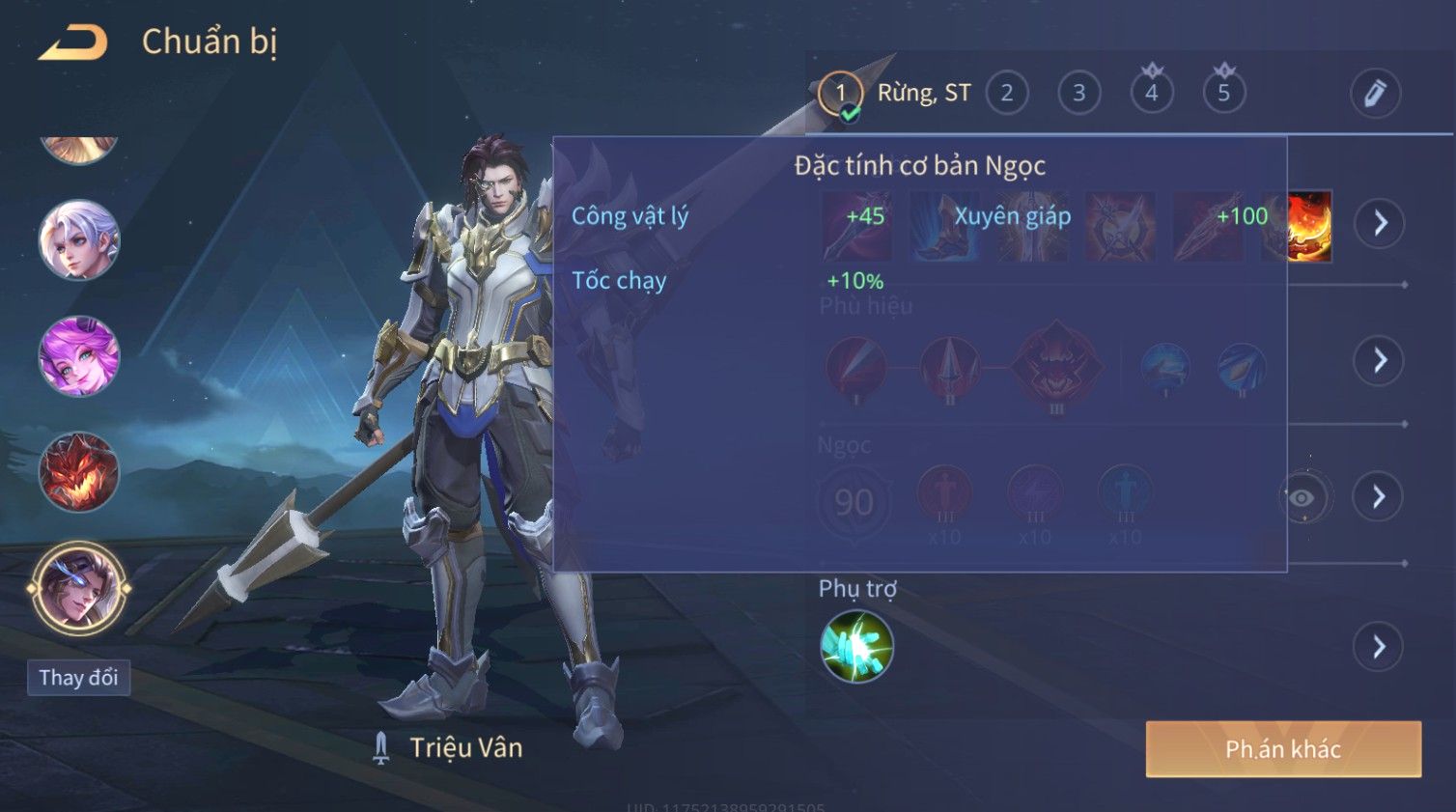Click the Thay đổi change button
The height and width of the screenshot is (812, 1456).
pyautogui.click(x=78, y=678)
